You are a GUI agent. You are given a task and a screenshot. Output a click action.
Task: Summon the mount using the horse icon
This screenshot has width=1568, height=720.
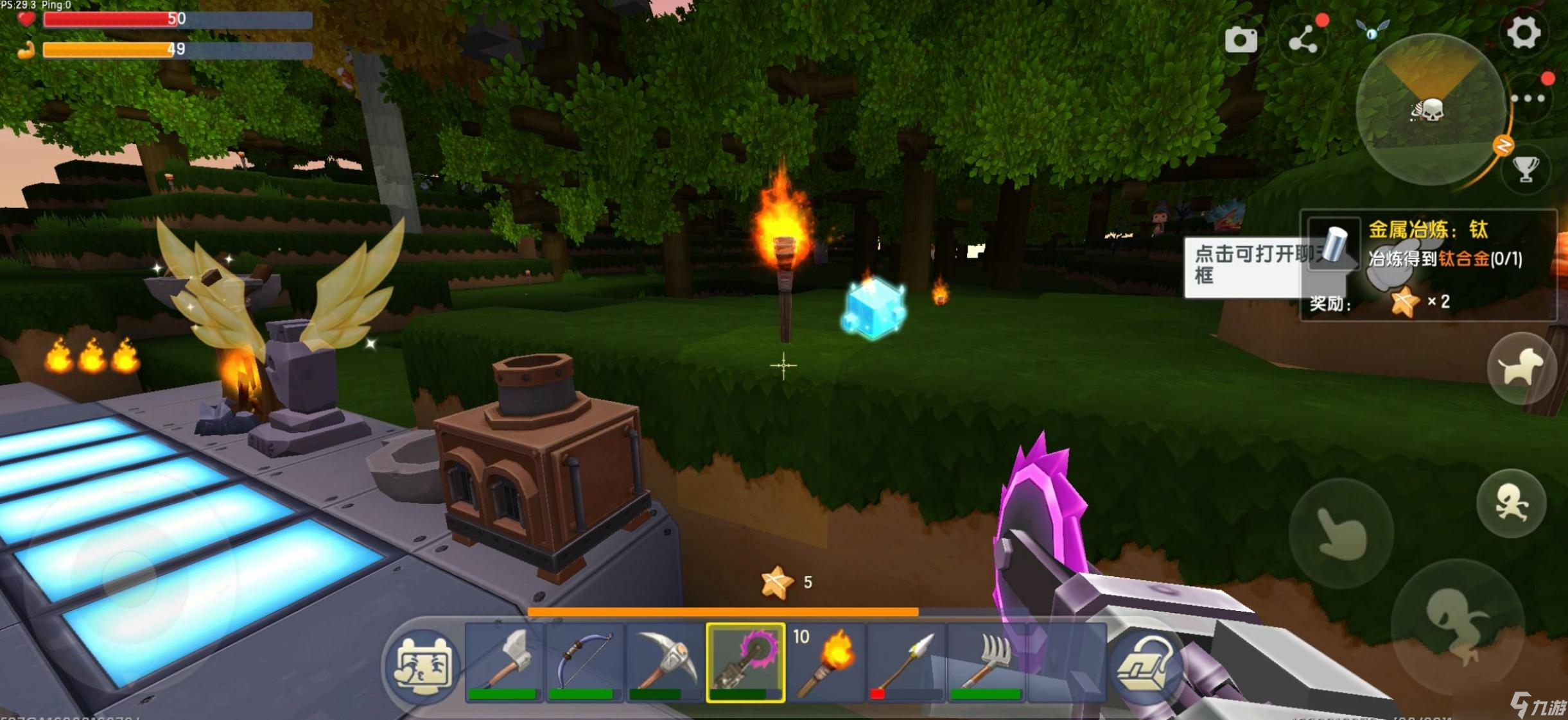pyautogui.click(x=1520, y=368)
